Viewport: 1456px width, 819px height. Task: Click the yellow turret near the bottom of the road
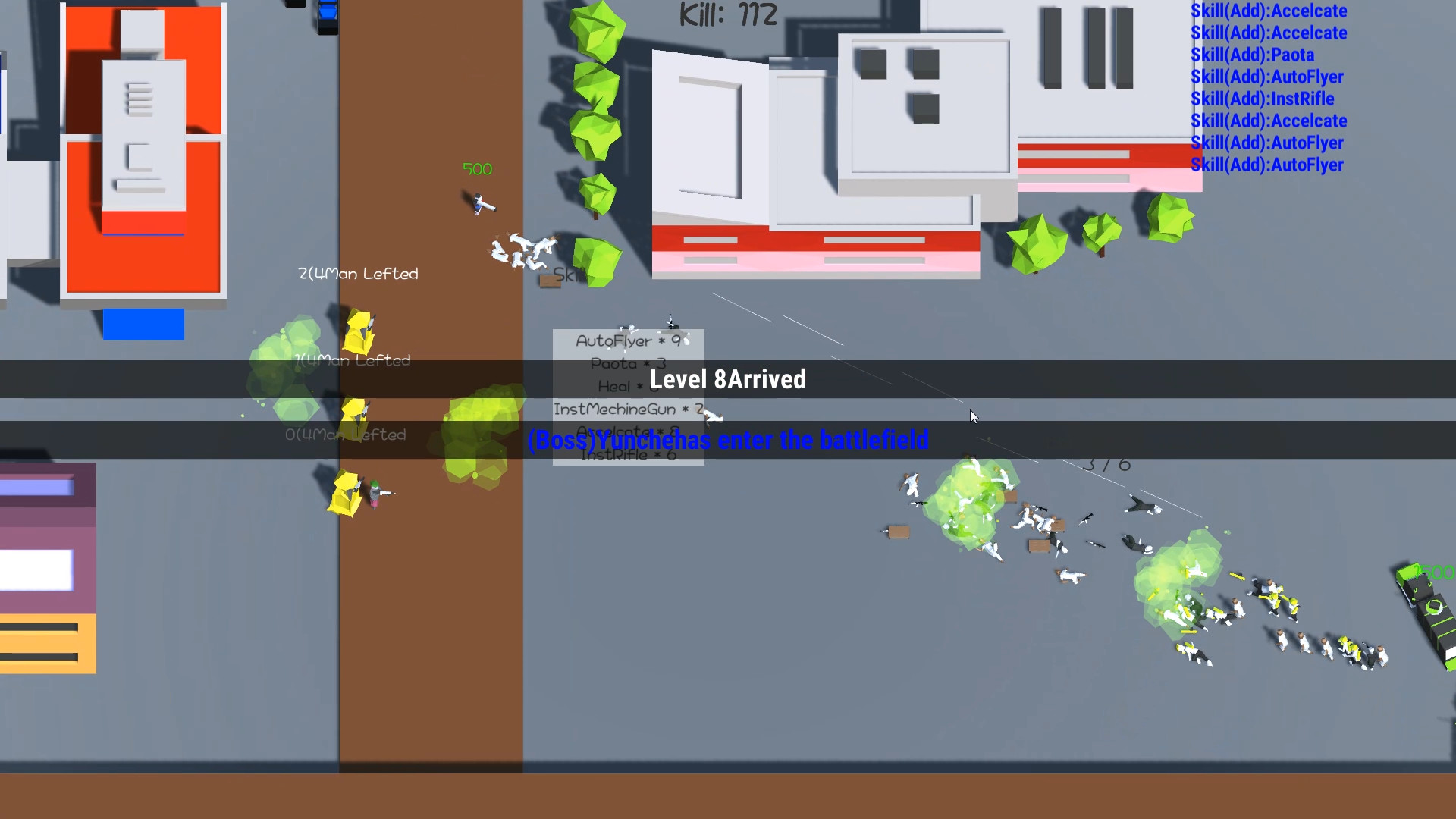pos(347,493)
